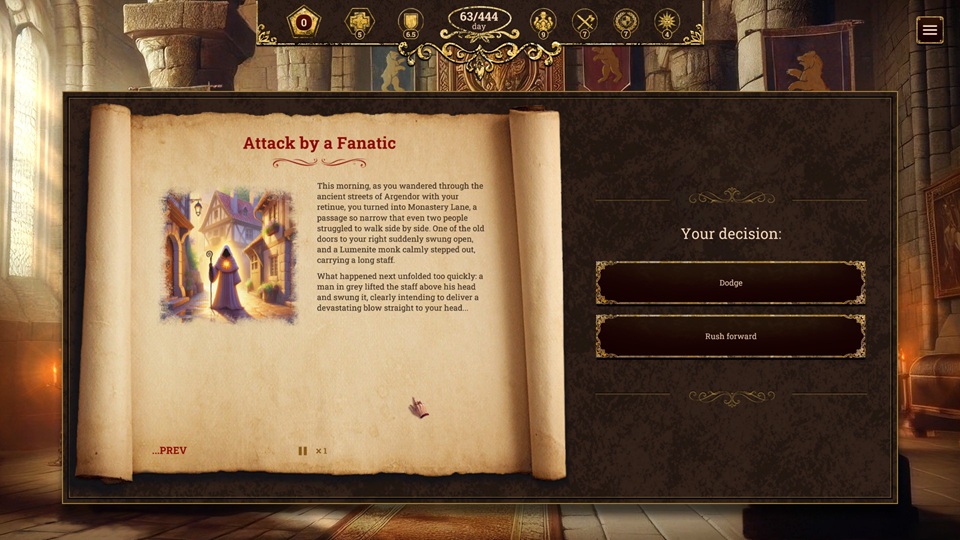
Task: Open the hamburger menu
Action: pos(930,30)
